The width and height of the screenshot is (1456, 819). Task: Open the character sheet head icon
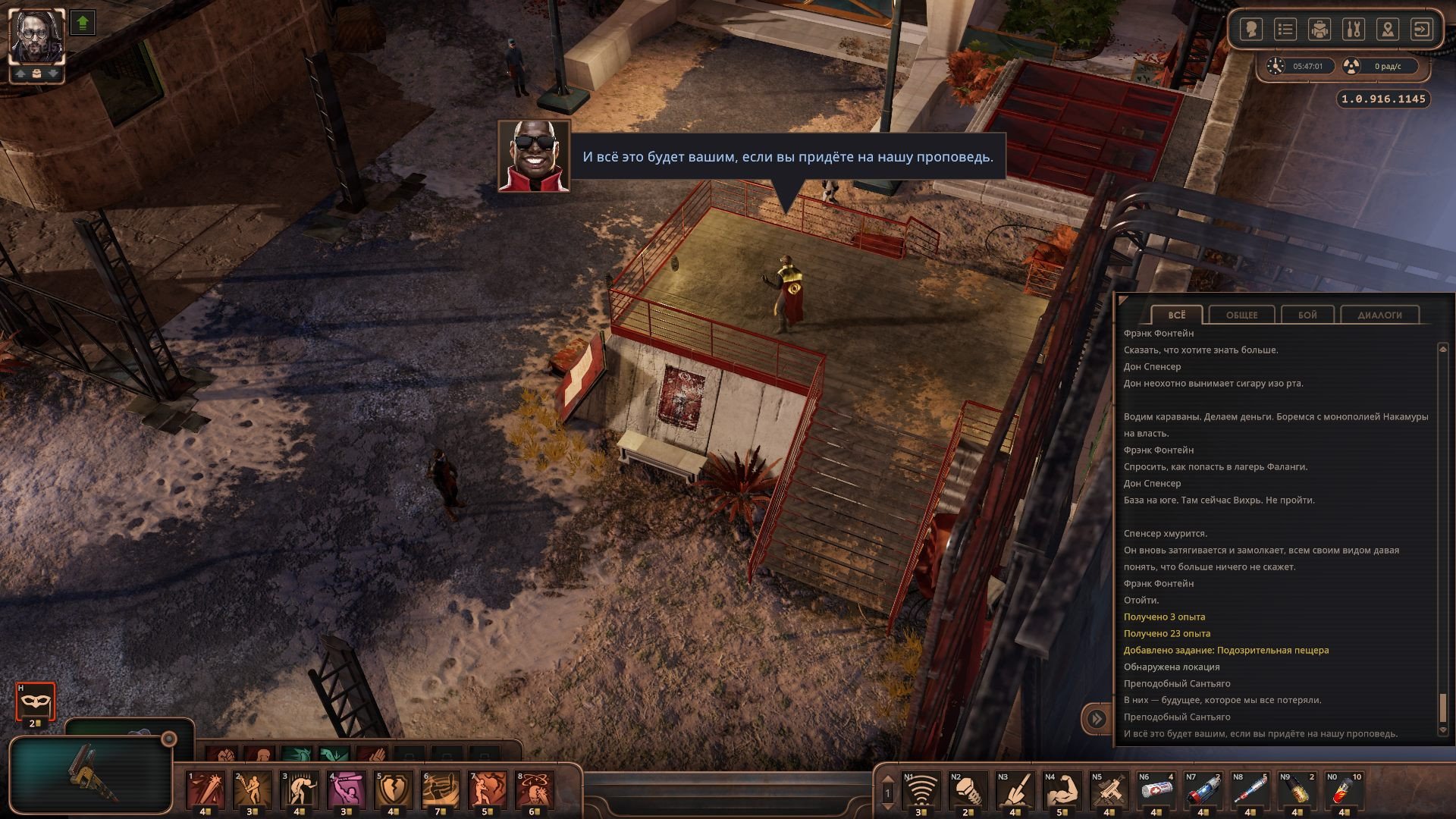click(x=1251, y=30)
